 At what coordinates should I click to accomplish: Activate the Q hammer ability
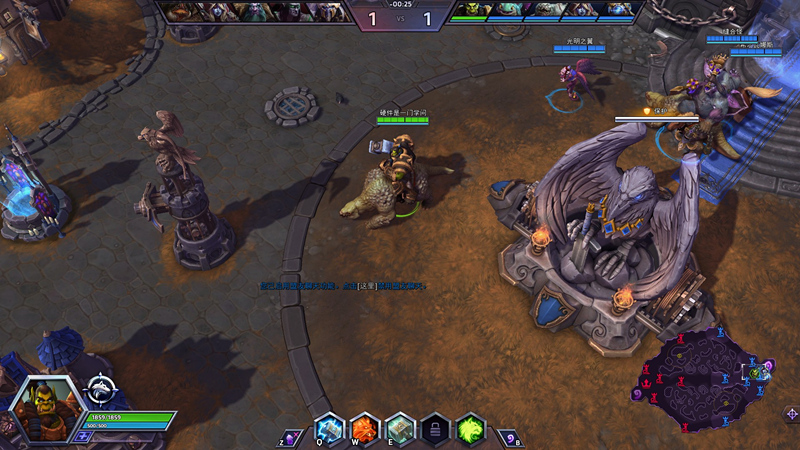click(329, 429)
